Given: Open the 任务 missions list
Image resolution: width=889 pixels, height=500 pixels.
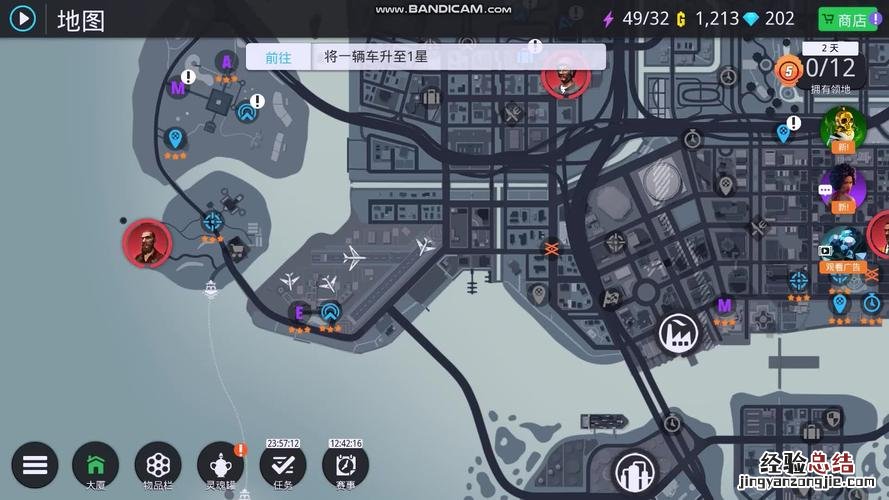Looking at the screenshot, I should pos(283,465).
